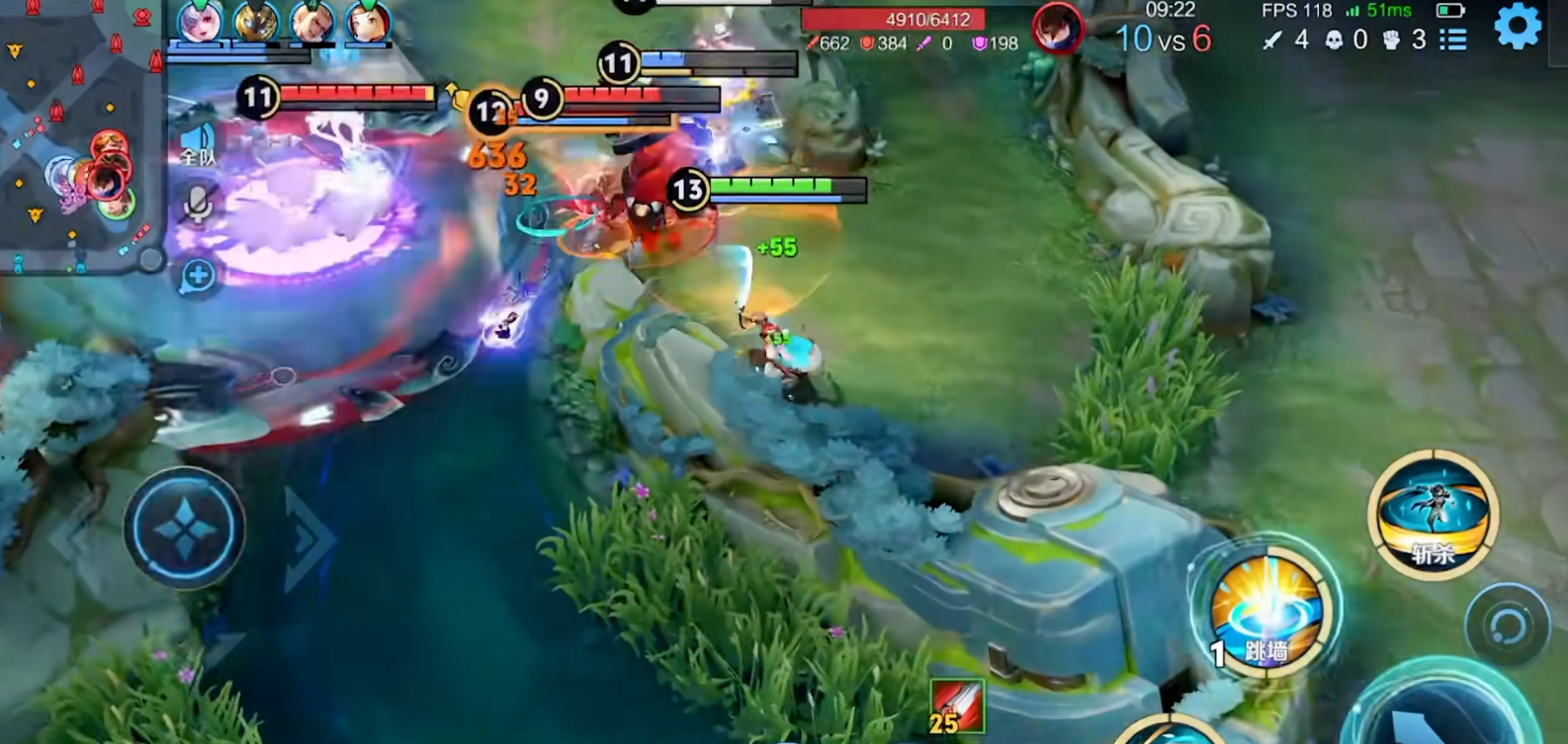This screenshot has height=744, width=1568.
Task: Toggle the muted microphone
Action: tap(198, 206)
